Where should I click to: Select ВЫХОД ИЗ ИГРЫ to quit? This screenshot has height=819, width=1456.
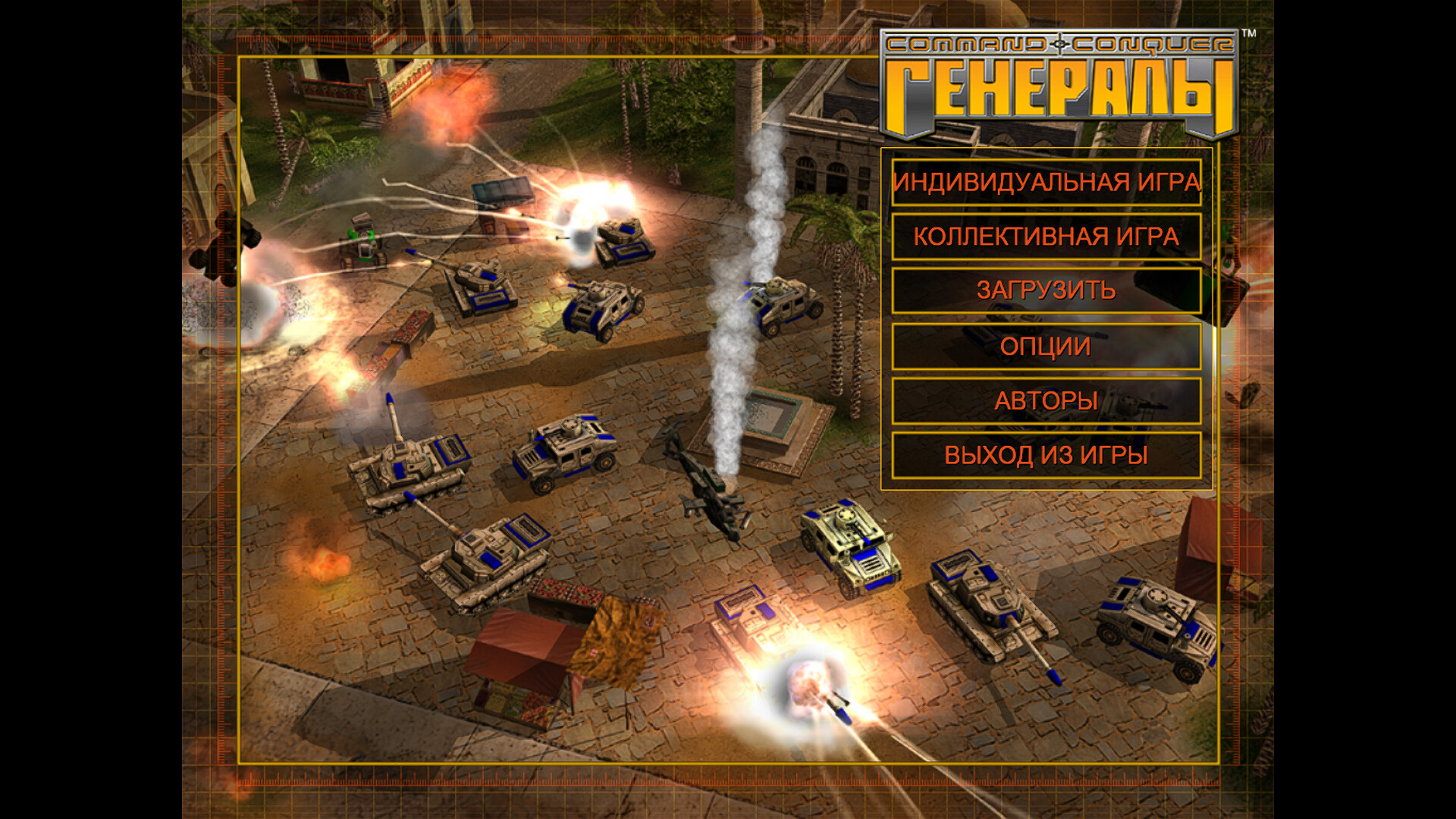(1046, 455)
